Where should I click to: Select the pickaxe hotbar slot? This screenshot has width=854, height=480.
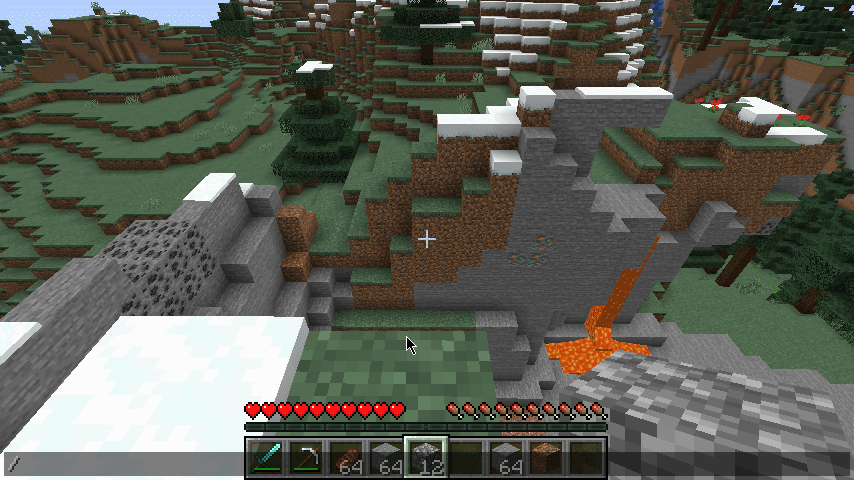click(305, 458)
